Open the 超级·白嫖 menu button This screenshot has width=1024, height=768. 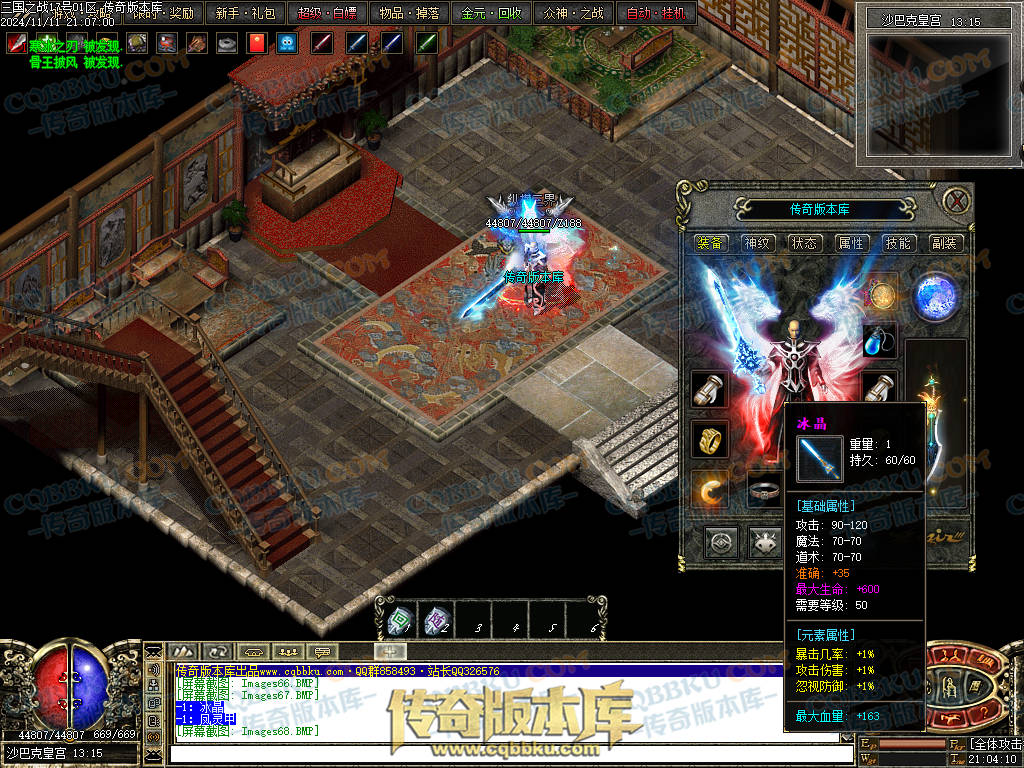(327, 14)
